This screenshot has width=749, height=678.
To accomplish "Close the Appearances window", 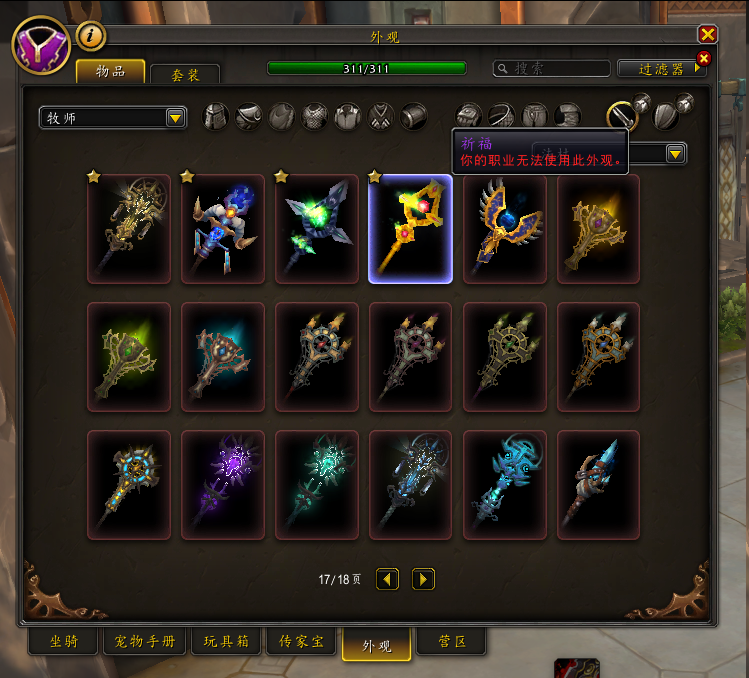I will tap(707, 33).
